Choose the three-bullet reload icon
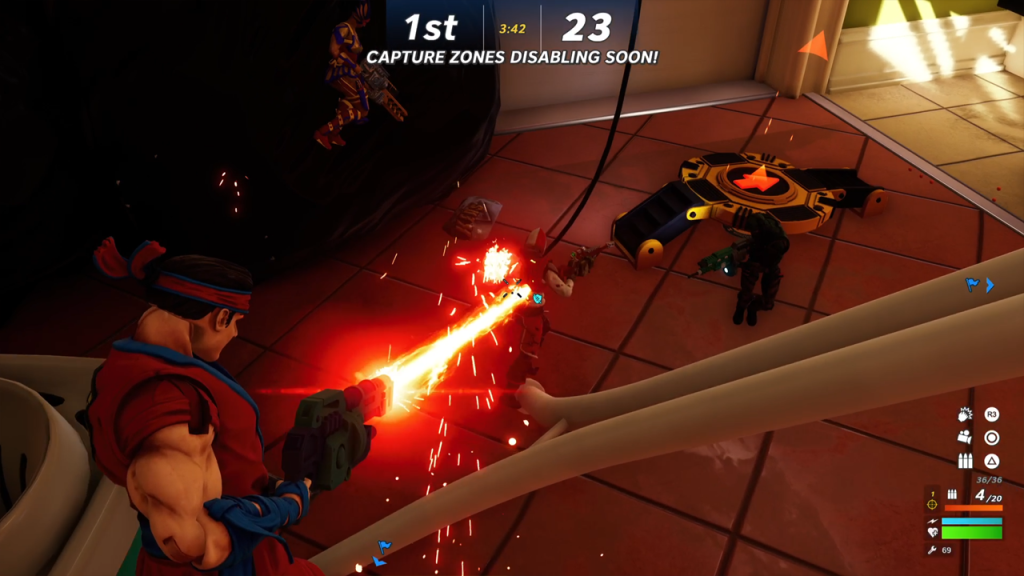The image size is (1024, 576). click(965, 460)
